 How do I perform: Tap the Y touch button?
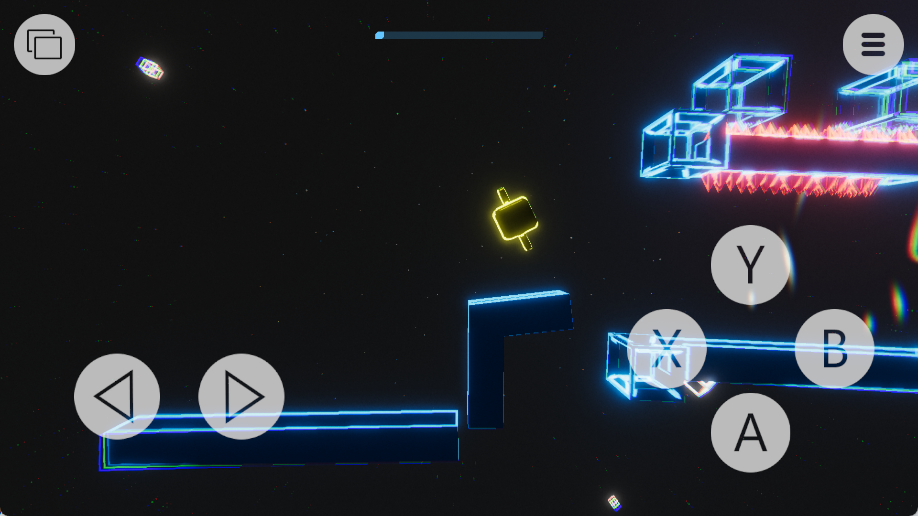pos(750,265)
